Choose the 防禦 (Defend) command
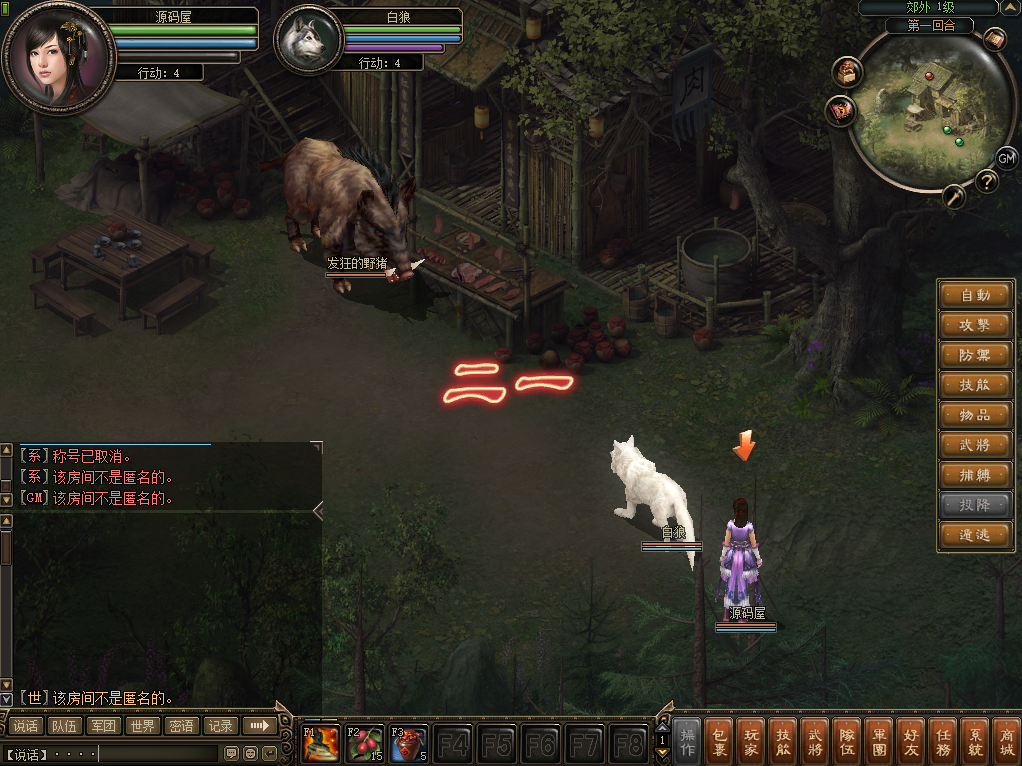Screen dimensions: 1022x766 tap(975, 355)
